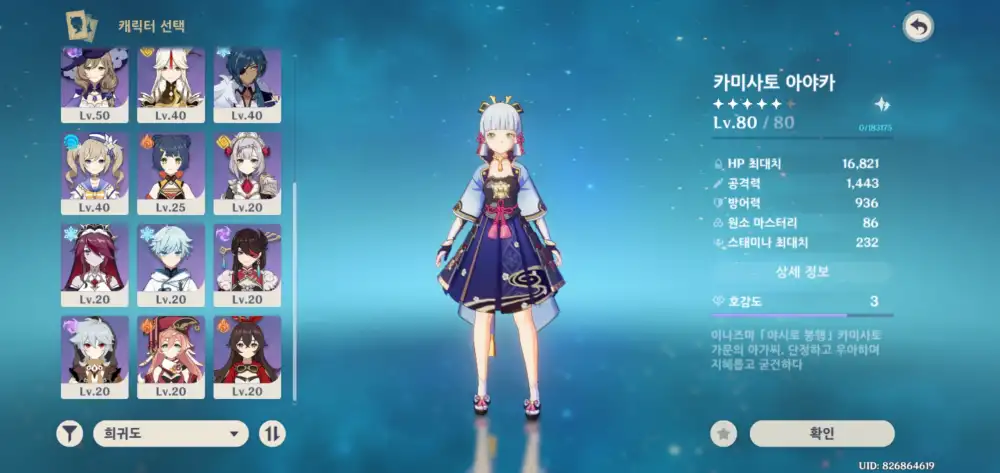Select Lisa's Lv.50 character portrait
The image size is (1000, 473).
coord(95,84)
